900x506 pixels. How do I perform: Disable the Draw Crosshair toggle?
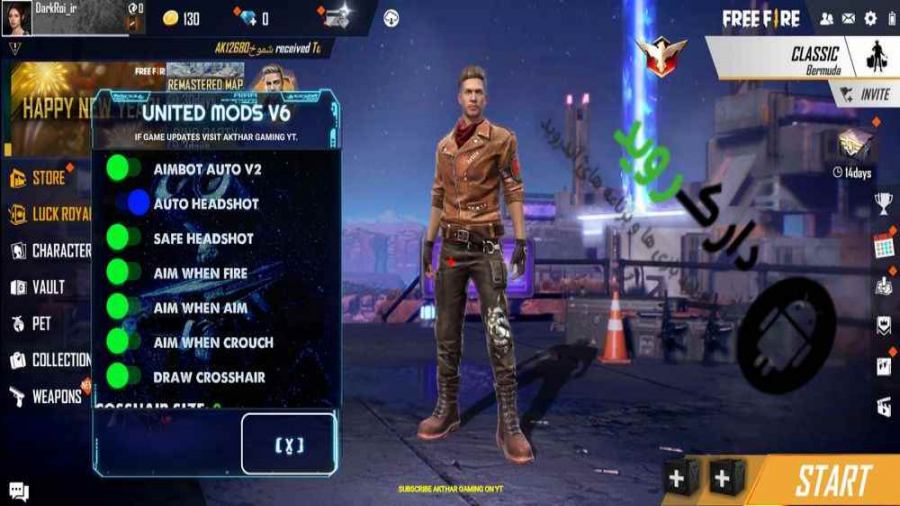pyautogui.click(x=124, y=377)
